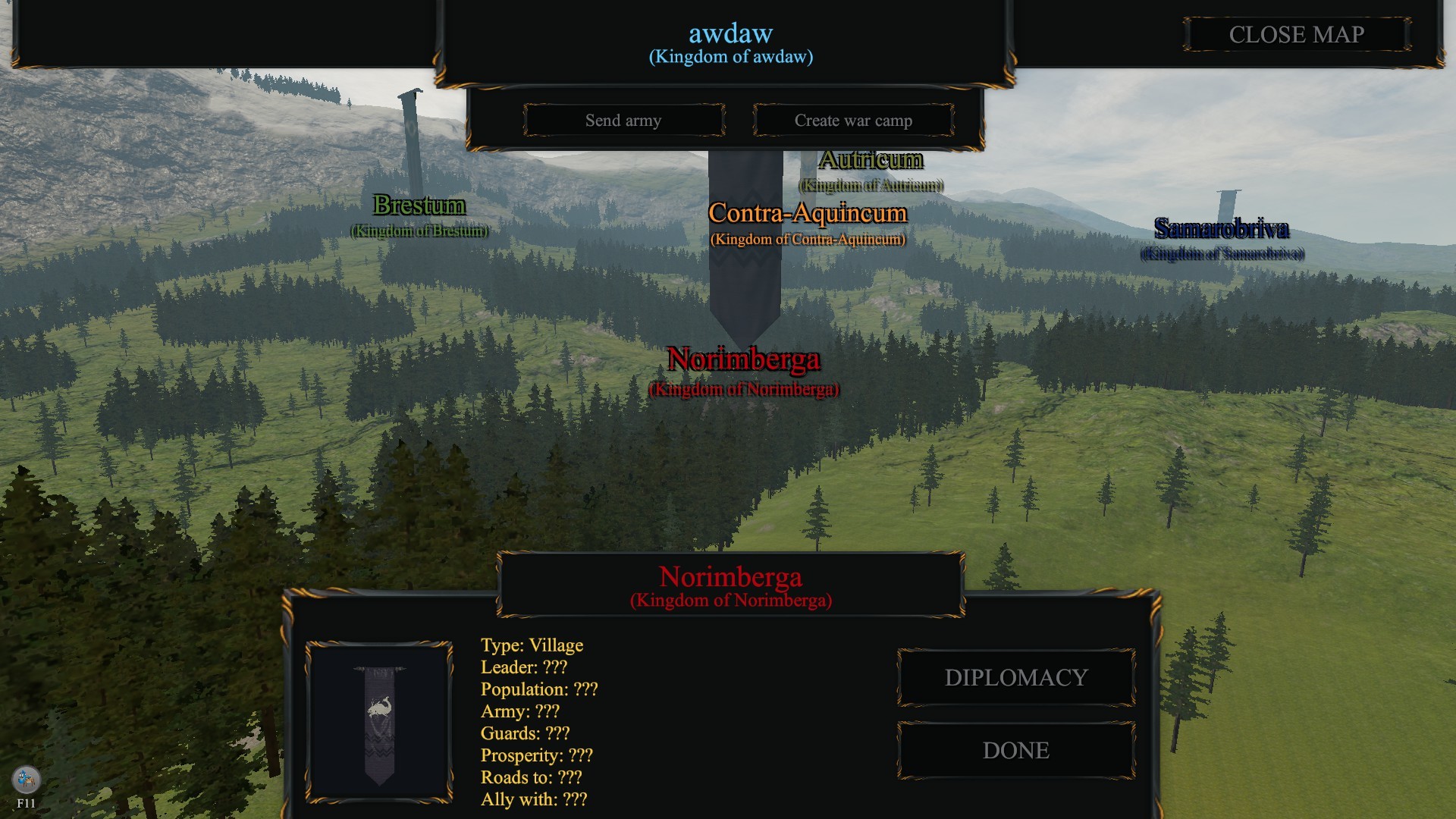Click the Ally with ??? entry
This screenshot has width=1456, height=819.
pos(534,799)
